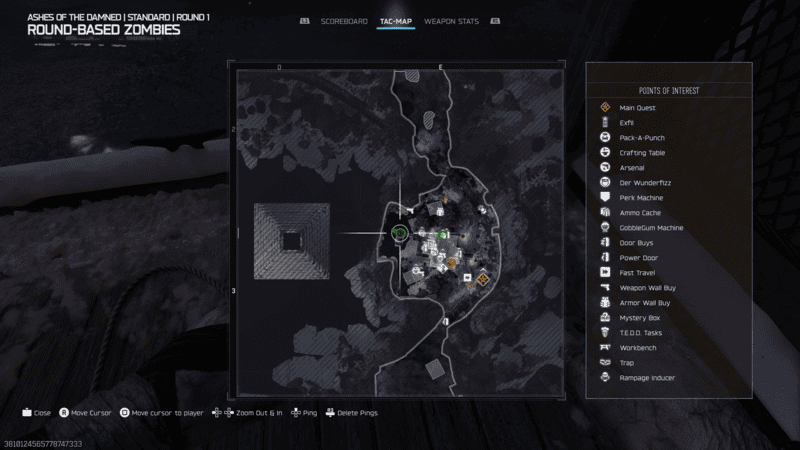Choose T.E.D.D. Tasks legend entry
This screenshot has width=800, height=450.
[640, 332]
